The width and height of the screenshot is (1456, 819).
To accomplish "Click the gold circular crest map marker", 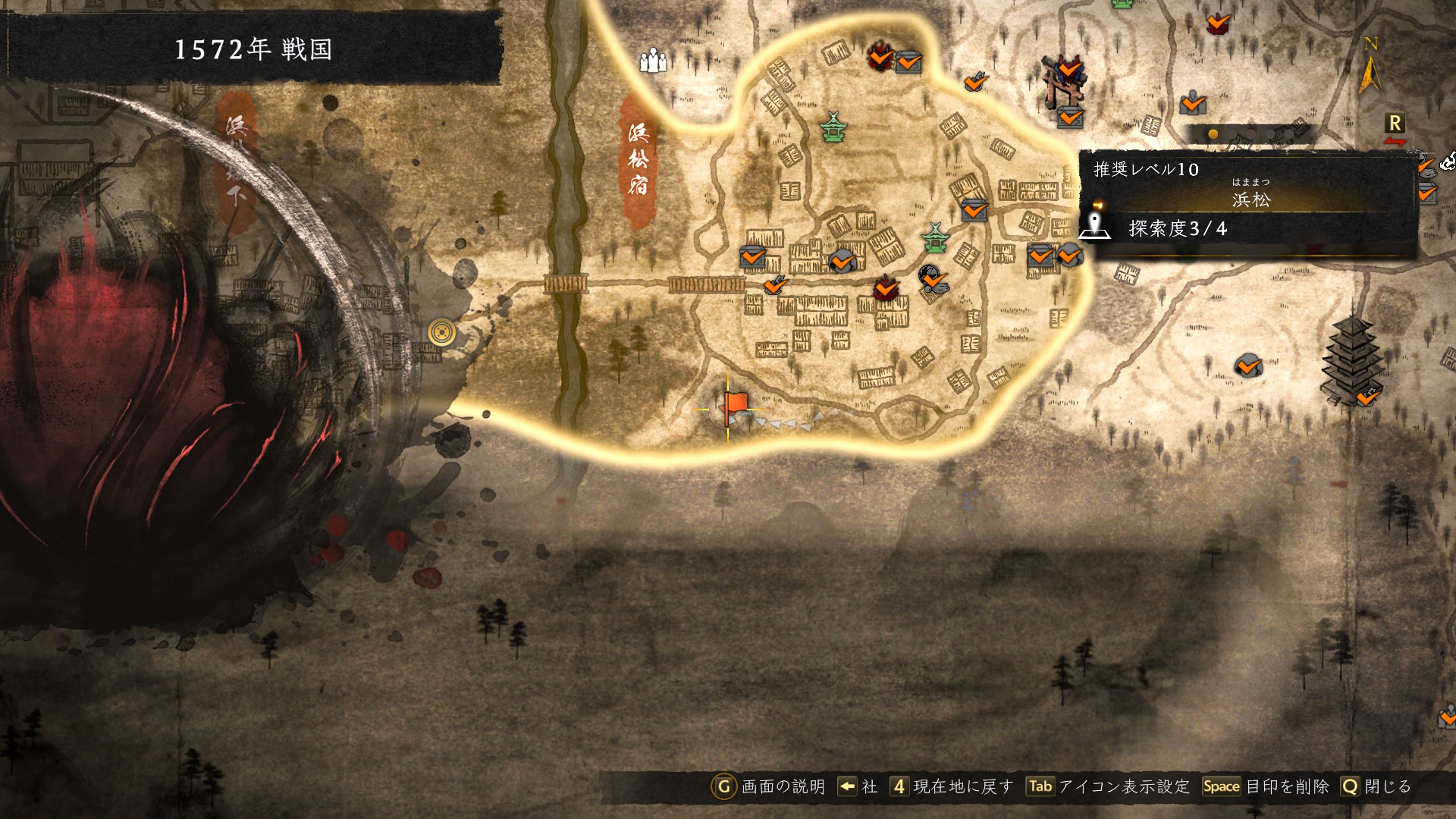I will pos(442,332).
